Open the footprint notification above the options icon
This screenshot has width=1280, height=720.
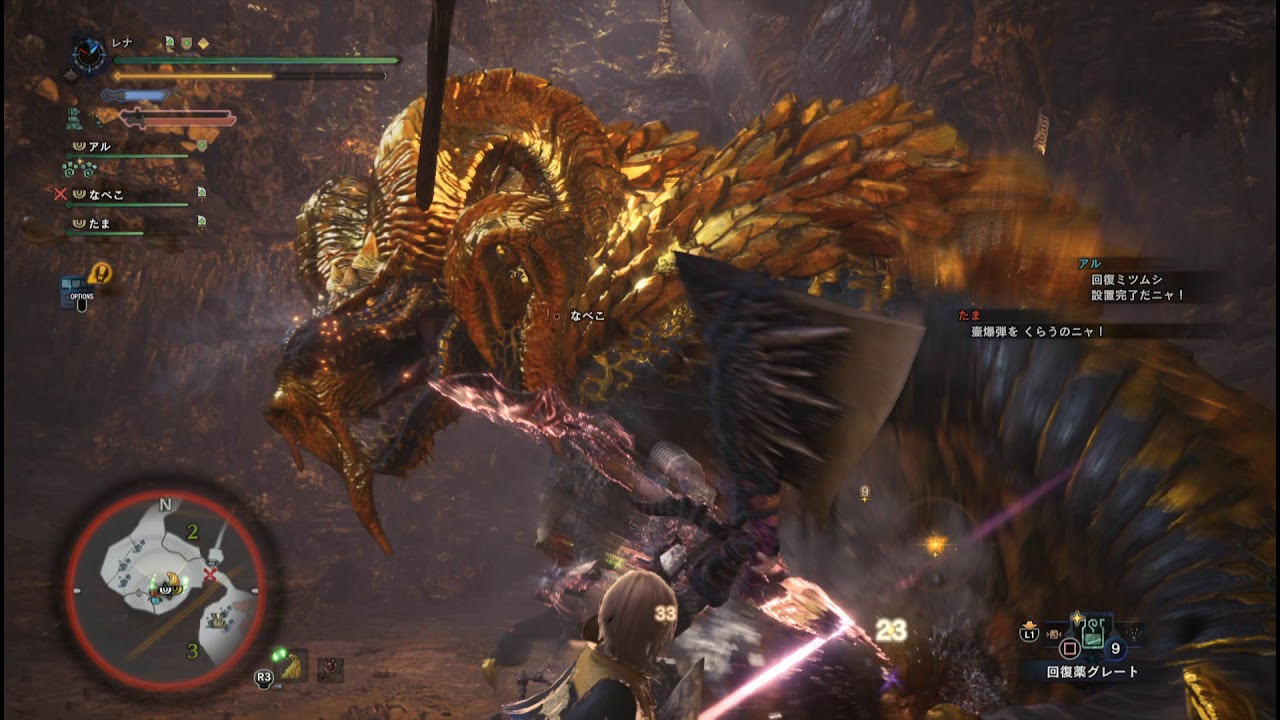(x=100, y=272)
